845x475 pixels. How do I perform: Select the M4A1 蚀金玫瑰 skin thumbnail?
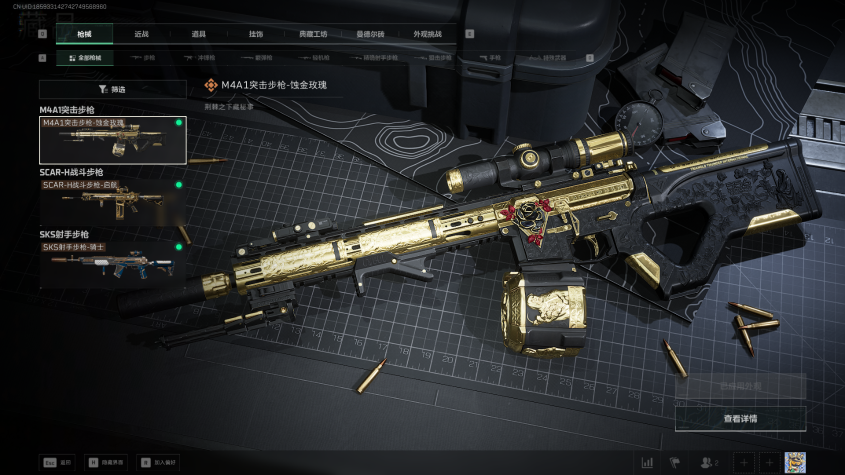pos(112,139)
